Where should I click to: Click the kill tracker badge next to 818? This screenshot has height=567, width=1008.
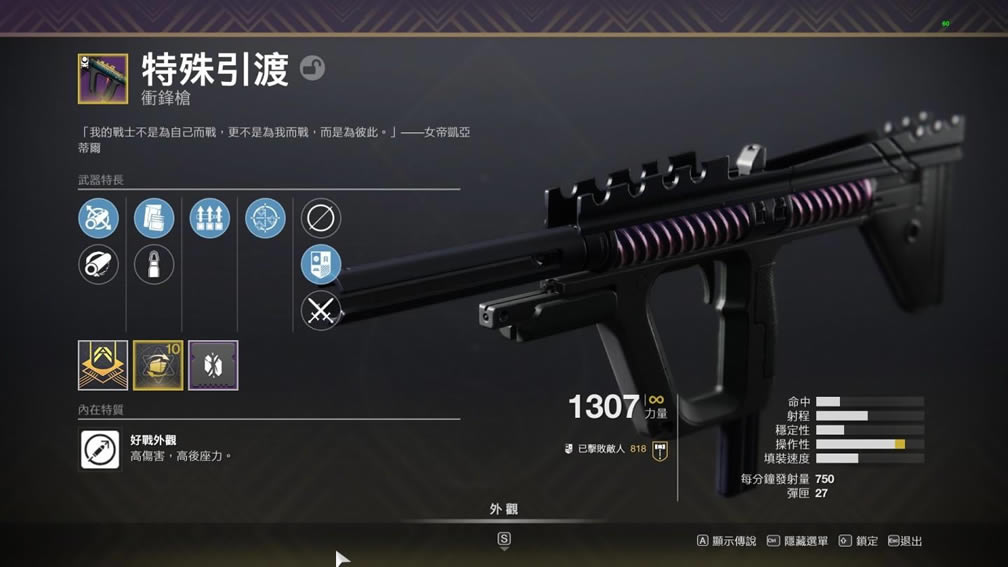(660, 450)
